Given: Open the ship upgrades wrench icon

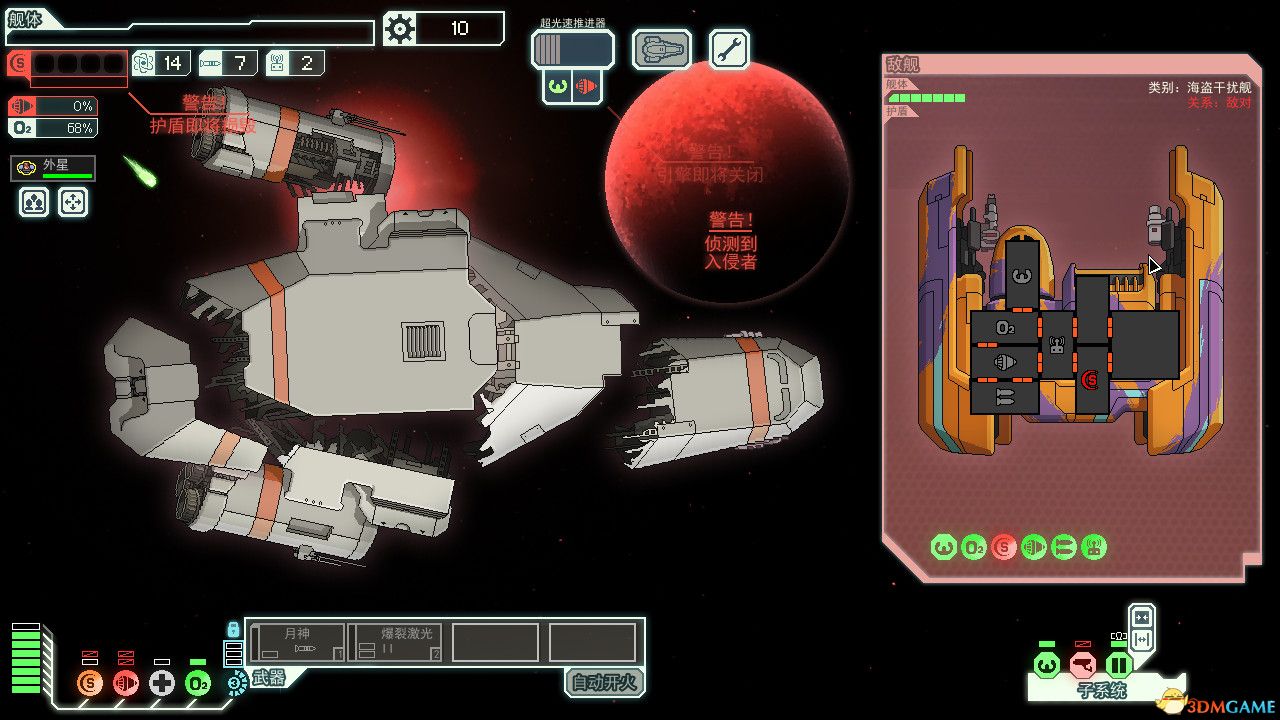Looking at the screenshot, I should (727, 47).
